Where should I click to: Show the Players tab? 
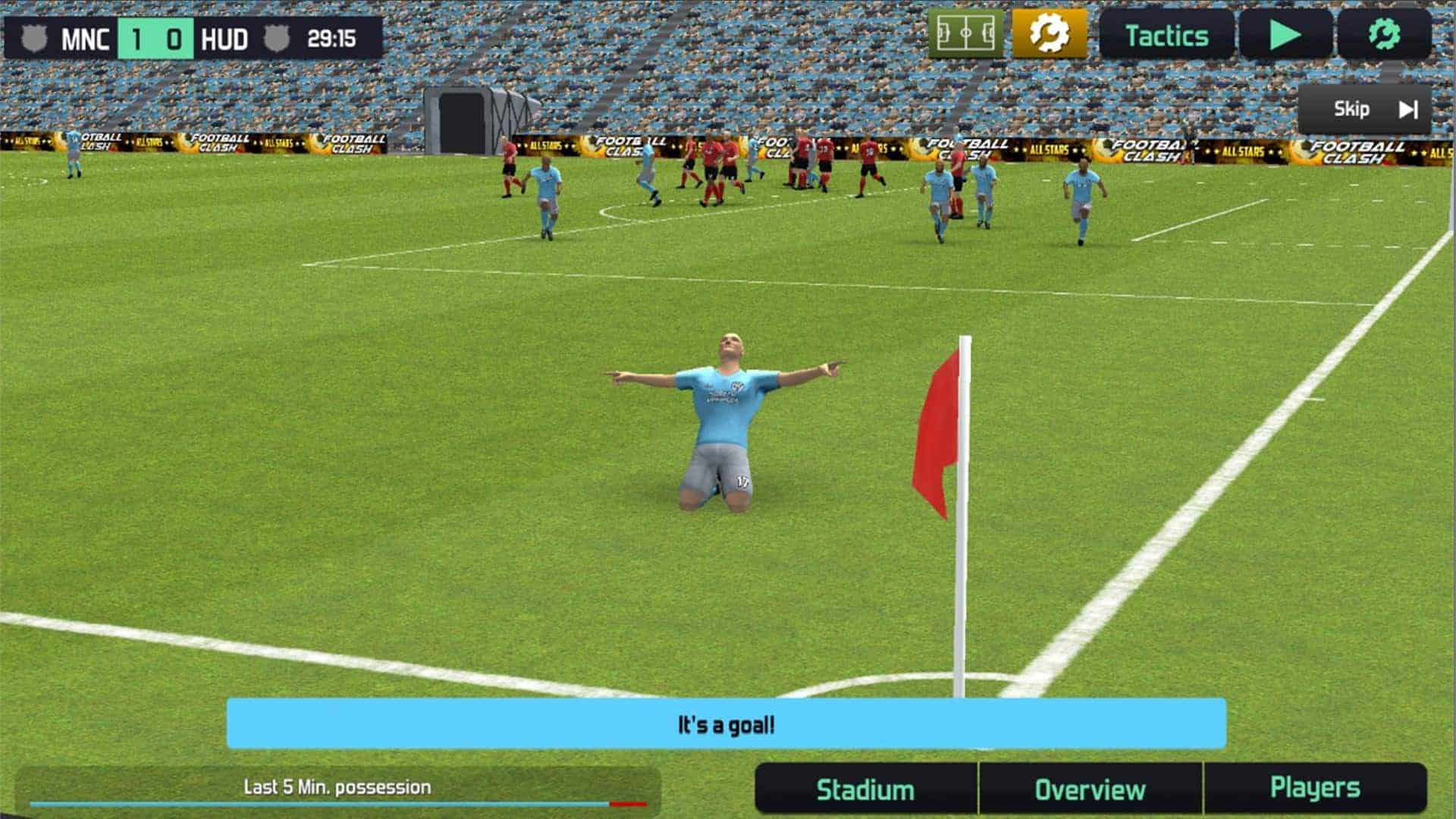click(x=1315, y=788)
